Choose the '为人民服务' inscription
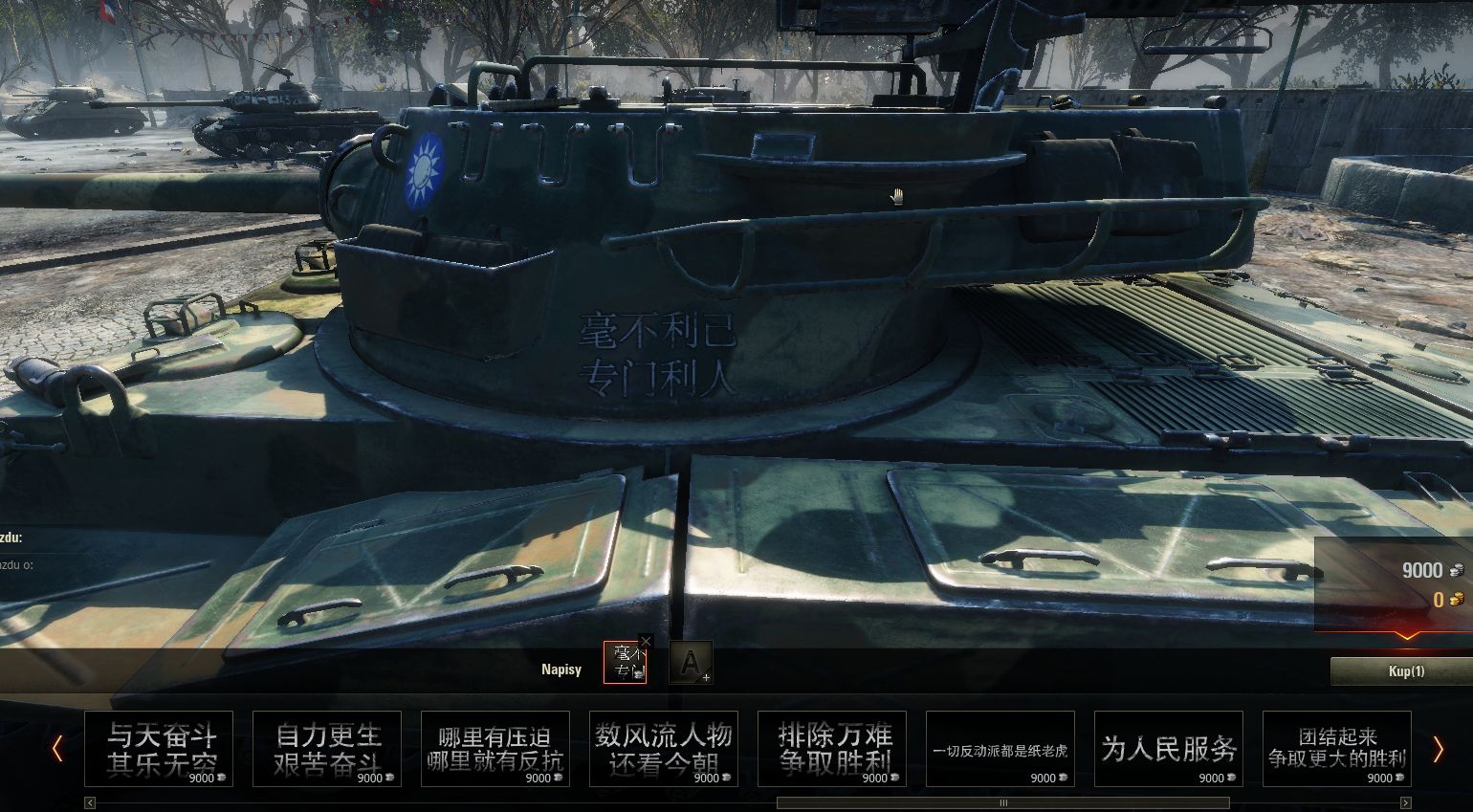This screenshot has width=1473, height=812. (x=1169, y=749)
